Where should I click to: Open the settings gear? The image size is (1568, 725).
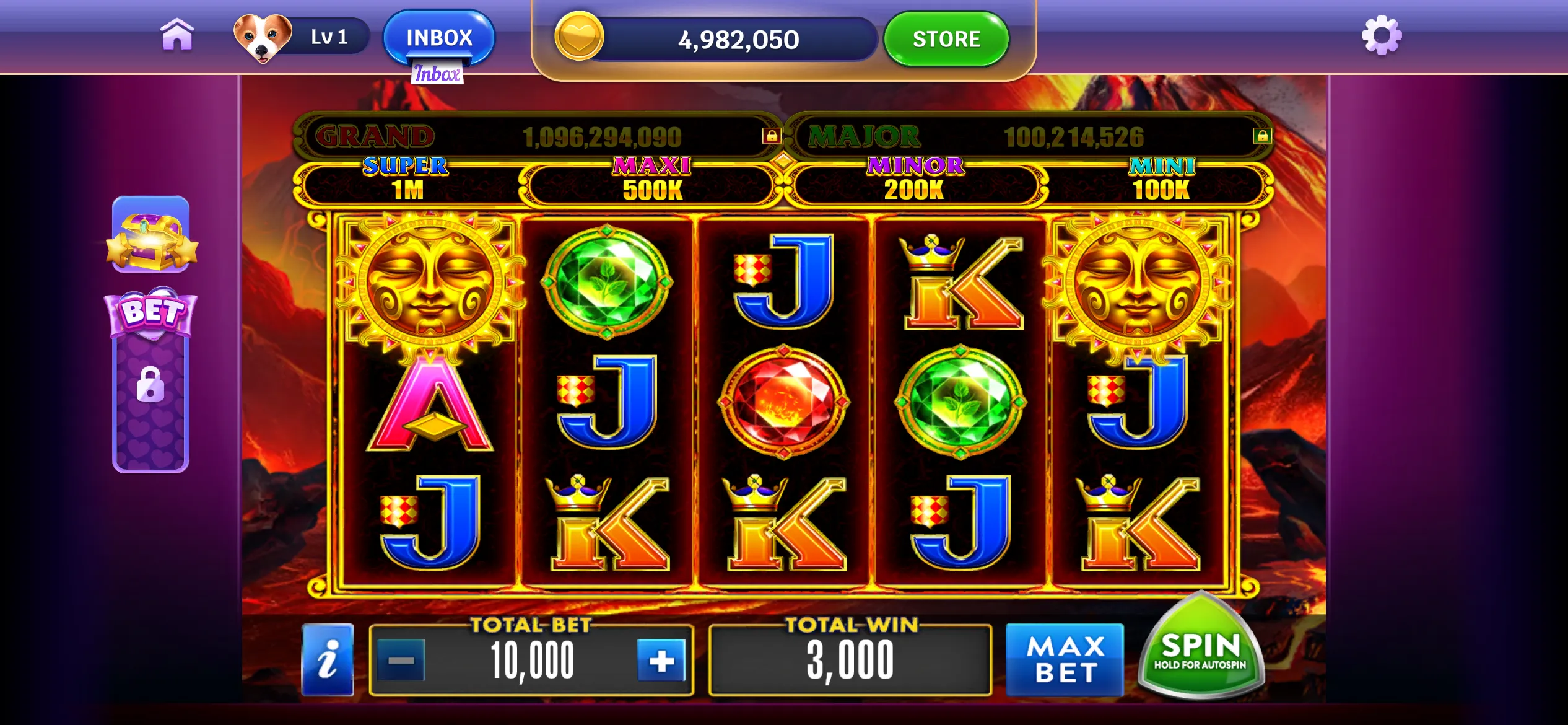(1381, 36)
